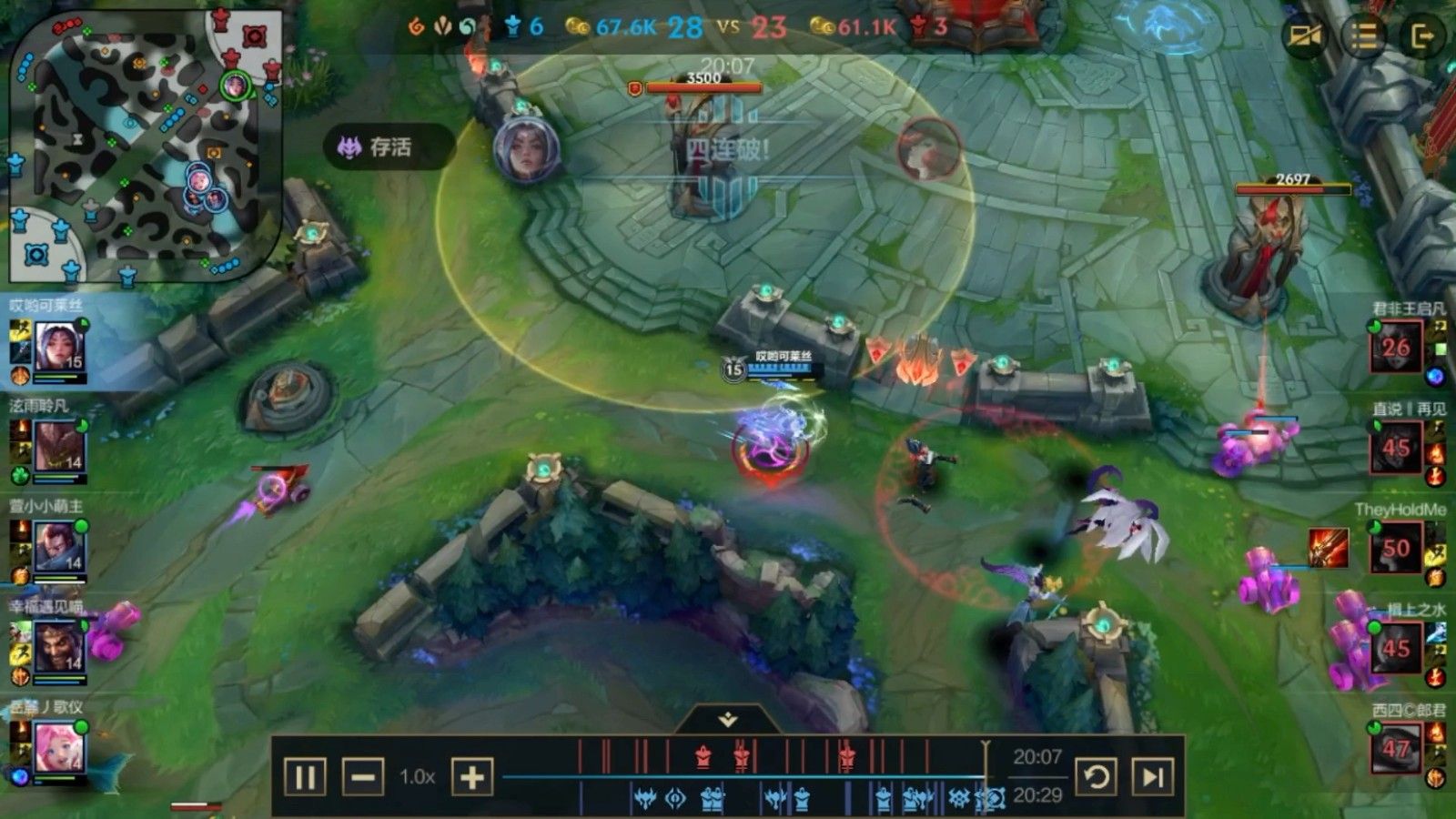
Task: Decrease replay speed with the minus button
Action: click(x=362, y=777)
